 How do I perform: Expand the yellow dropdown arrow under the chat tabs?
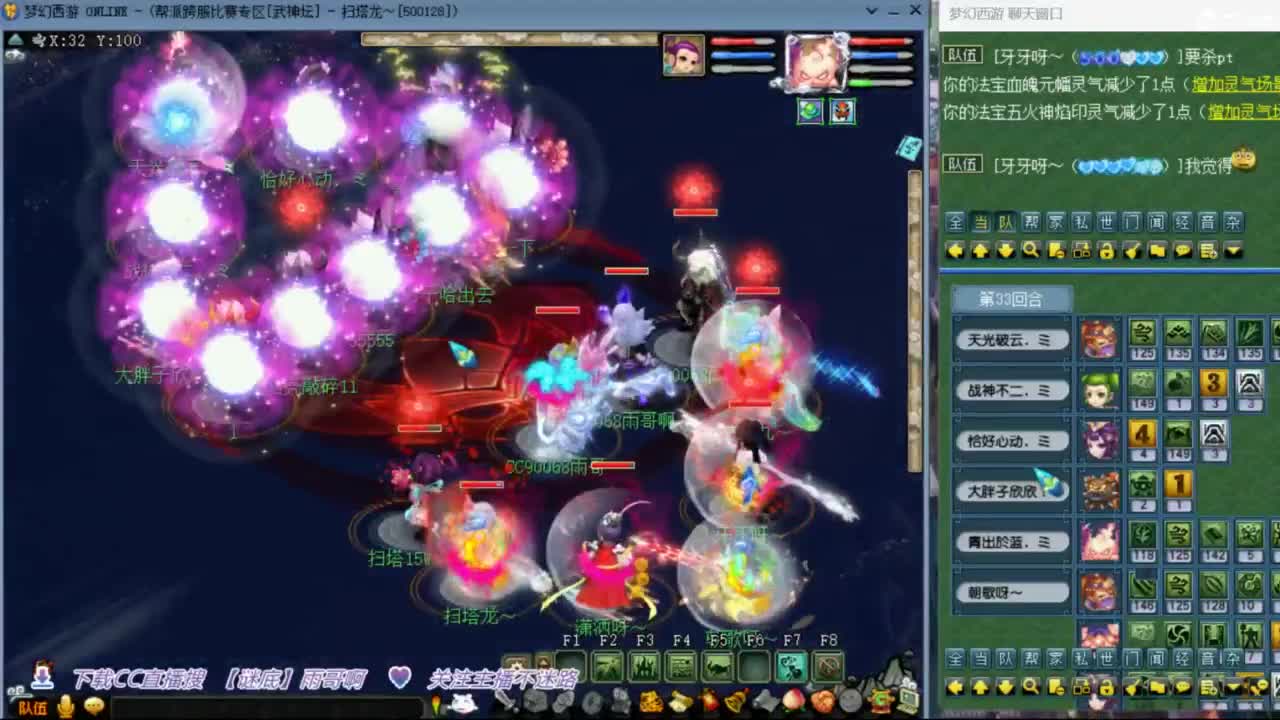(x=1230, y=251)
